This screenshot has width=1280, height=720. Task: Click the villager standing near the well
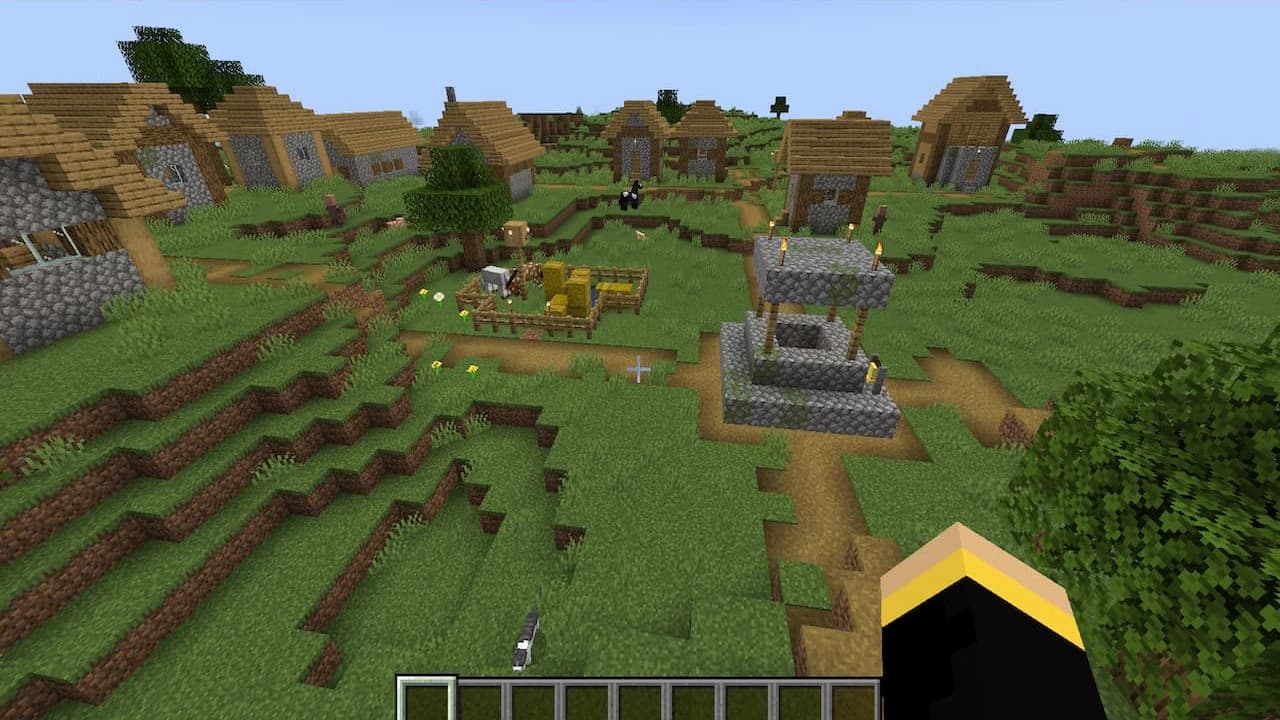pos(879,216)
